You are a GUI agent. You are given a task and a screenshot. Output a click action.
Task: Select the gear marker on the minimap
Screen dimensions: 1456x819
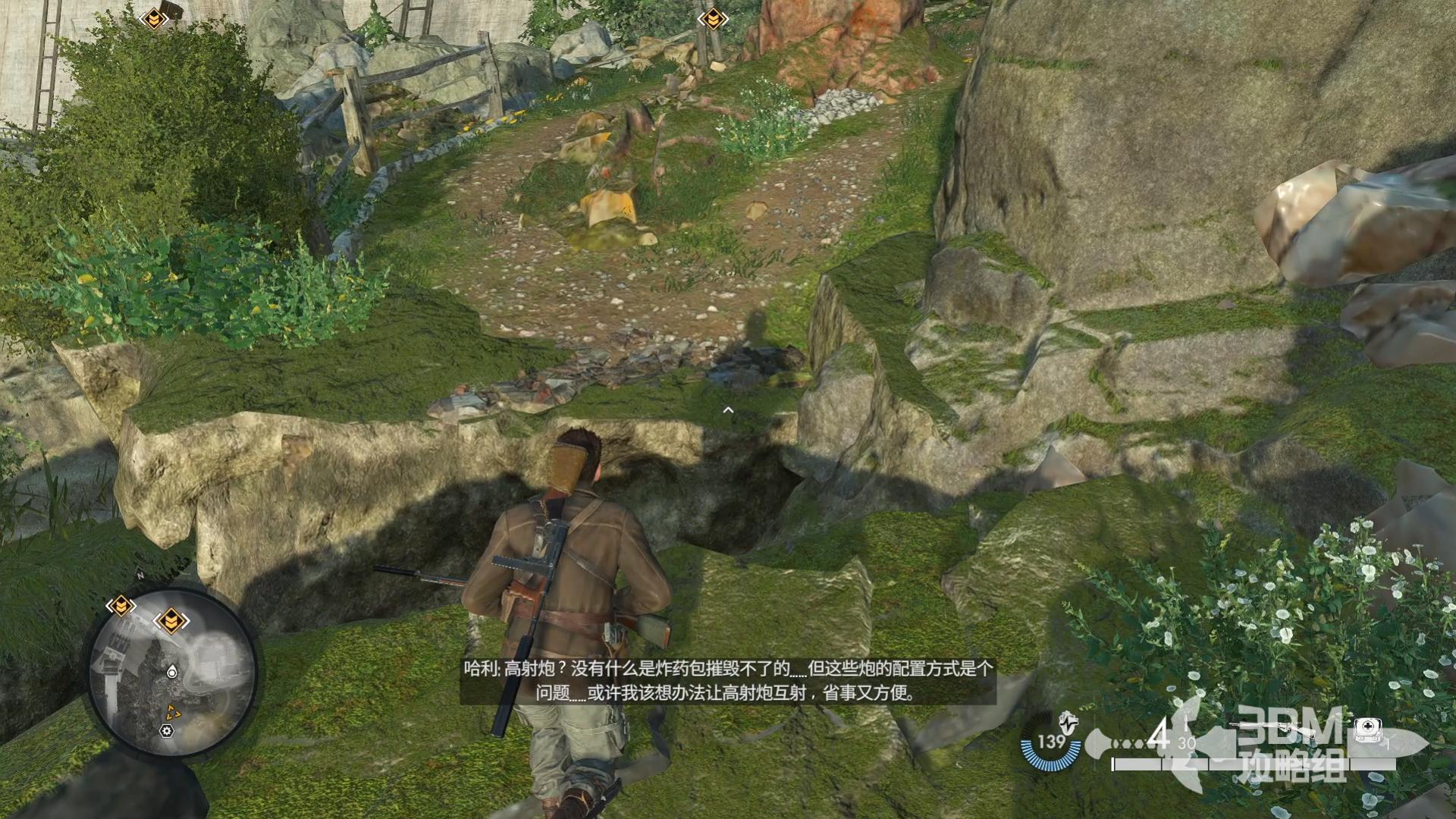click(x=167, y=730)
